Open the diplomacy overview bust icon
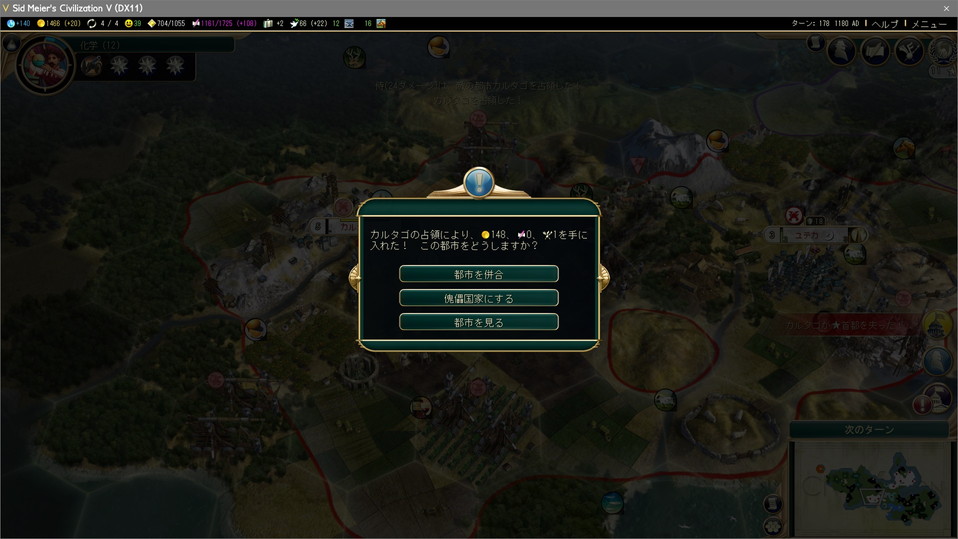This screenshot has width=958, height=539. tap(842, 51)
